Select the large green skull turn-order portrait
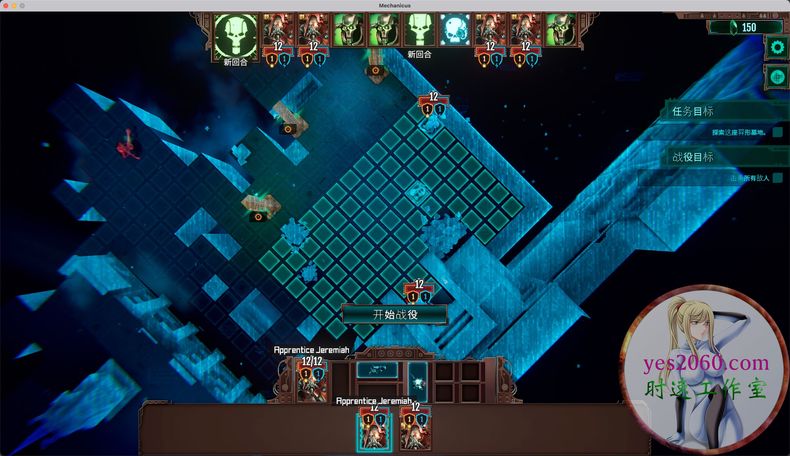 click(235, 36)
